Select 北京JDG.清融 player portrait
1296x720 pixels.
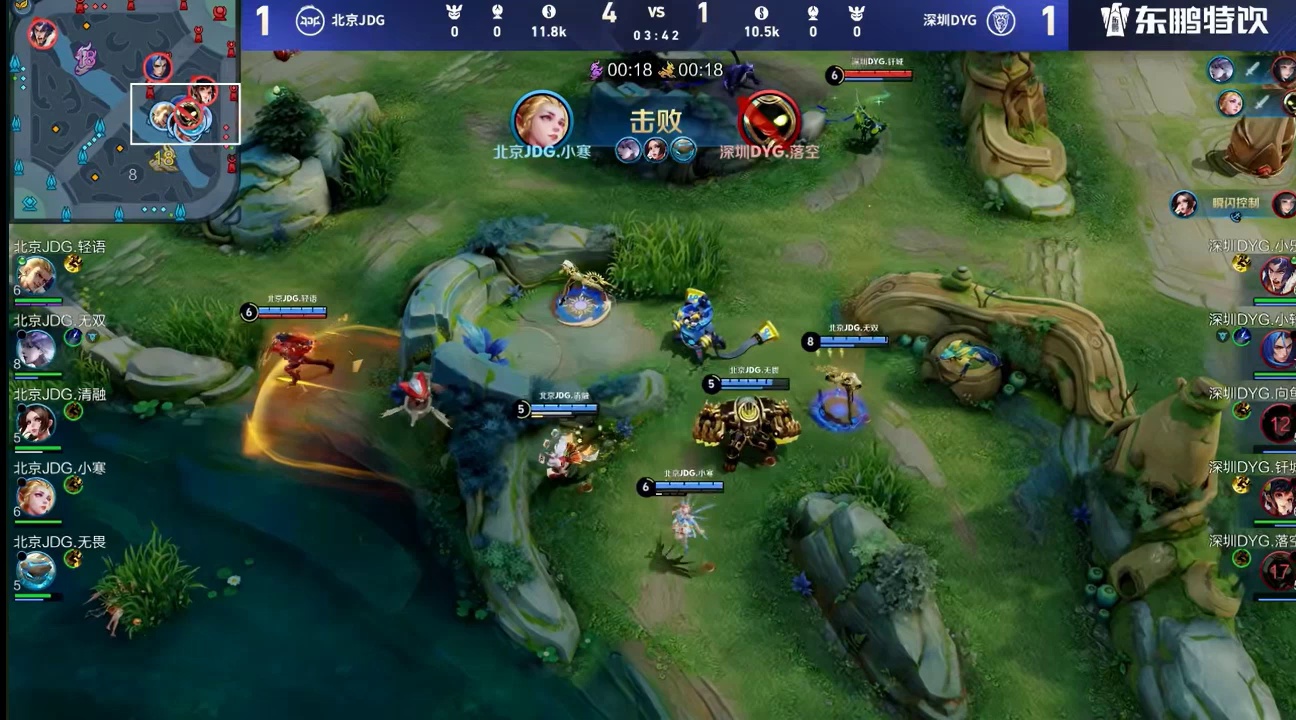point(36,422)
